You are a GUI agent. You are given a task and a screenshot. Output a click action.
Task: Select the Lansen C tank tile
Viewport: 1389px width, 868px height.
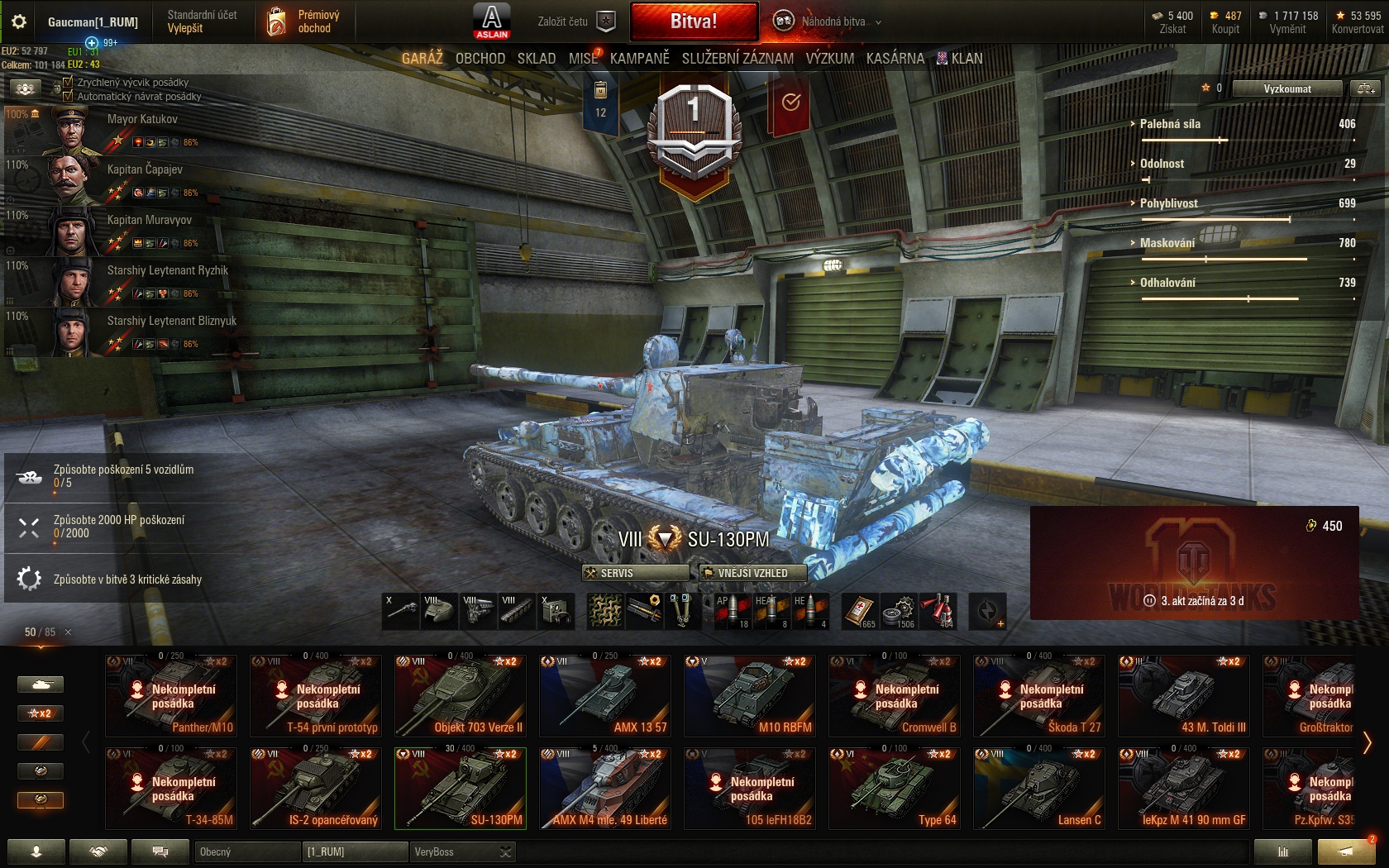(x=1039, y=788)
